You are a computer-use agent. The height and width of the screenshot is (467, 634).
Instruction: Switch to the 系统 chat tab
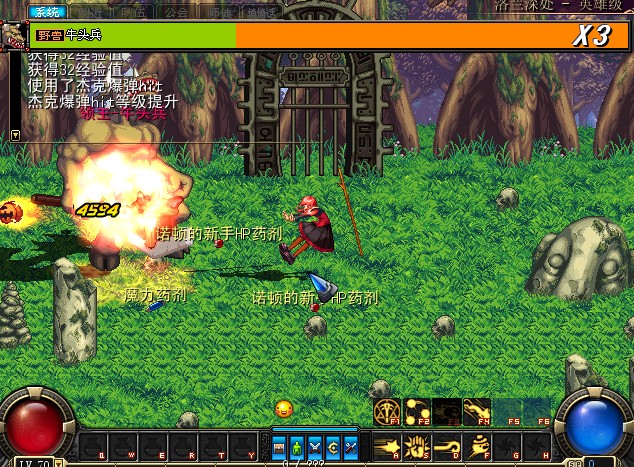[x=44, y=12]
